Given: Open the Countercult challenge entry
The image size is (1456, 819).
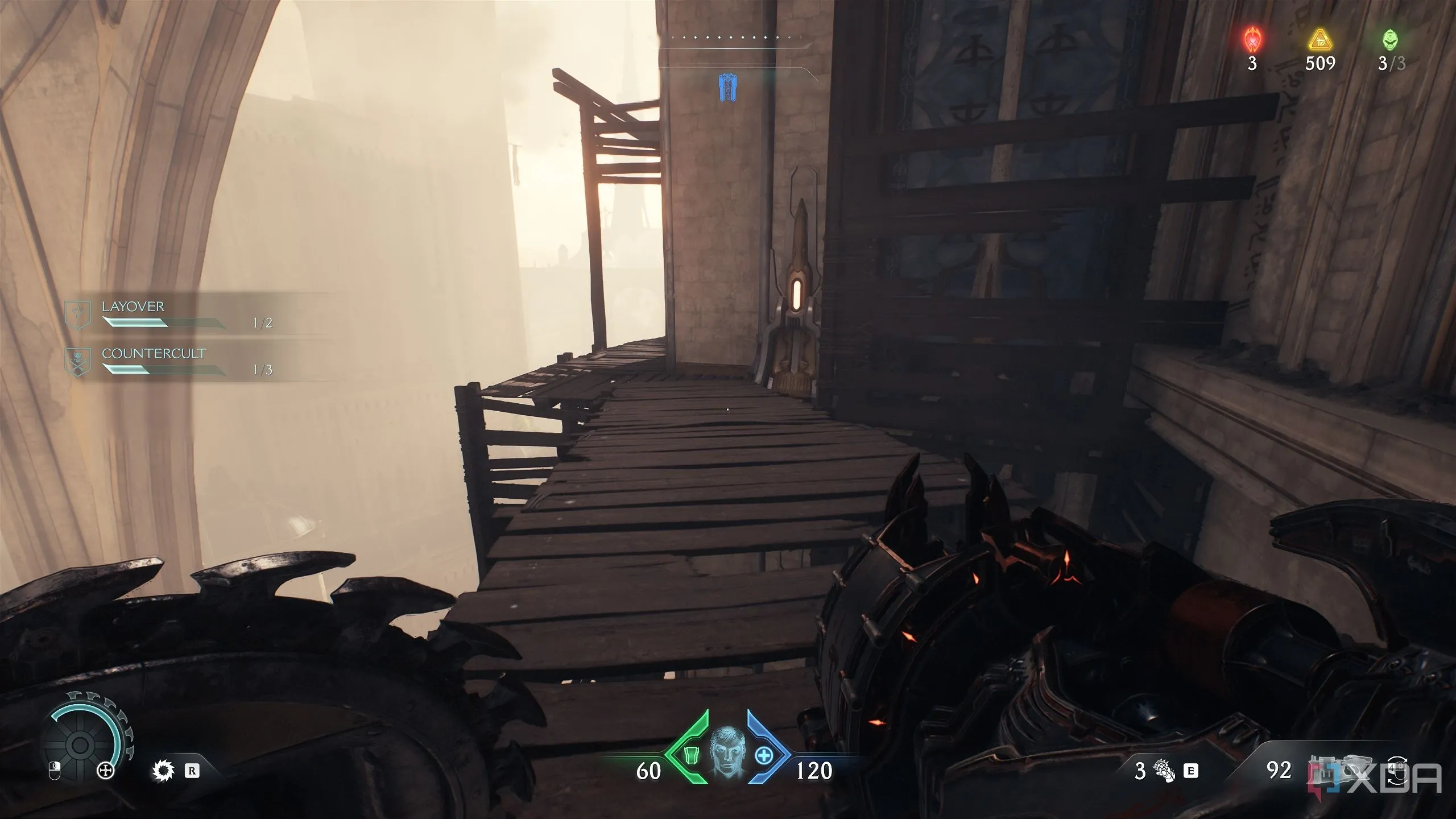Looking at the screenshot, I should coord(171,361).
